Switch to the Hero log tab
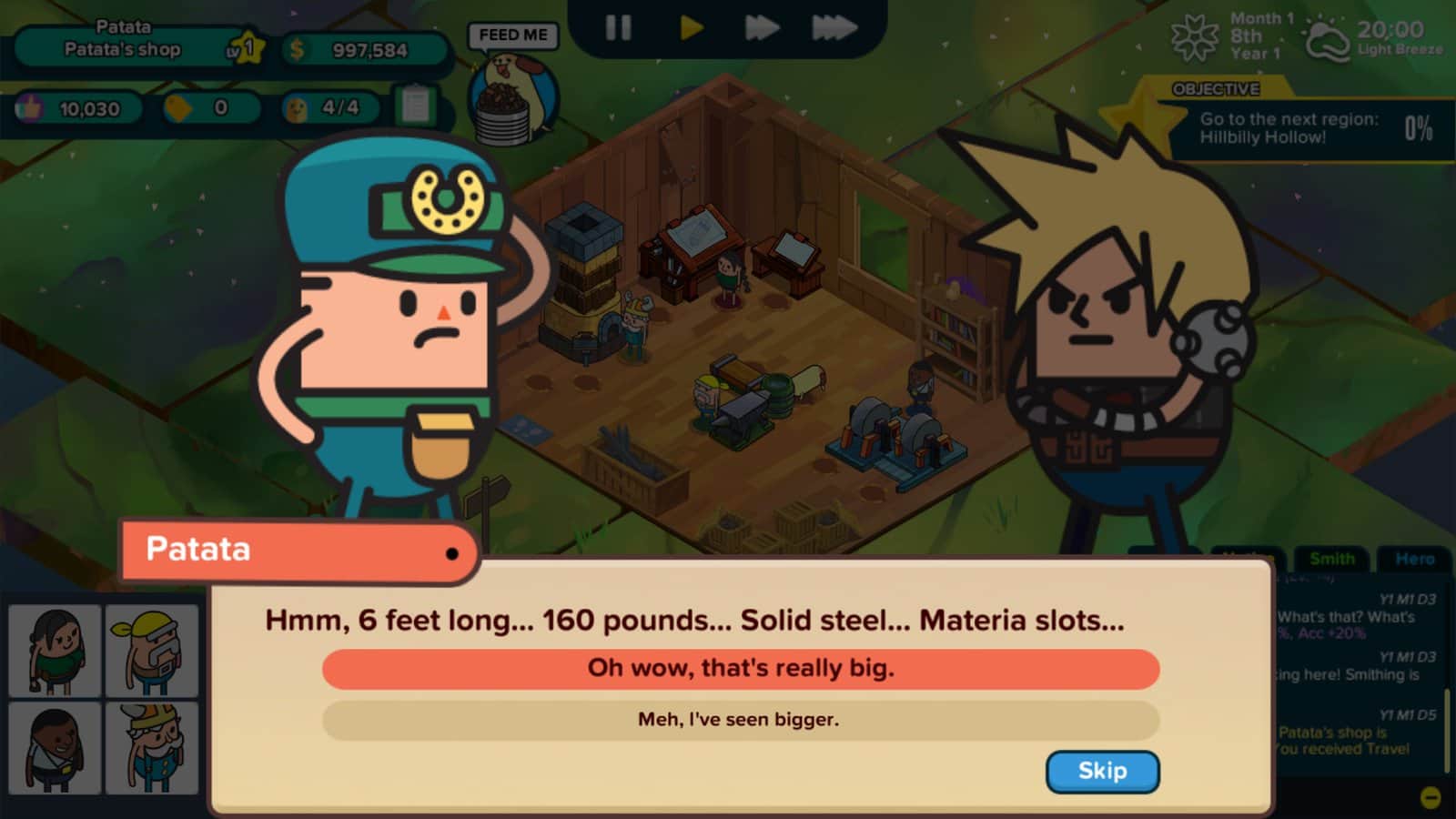This screenshot has height=819, width=1456. click(1414, 559)
